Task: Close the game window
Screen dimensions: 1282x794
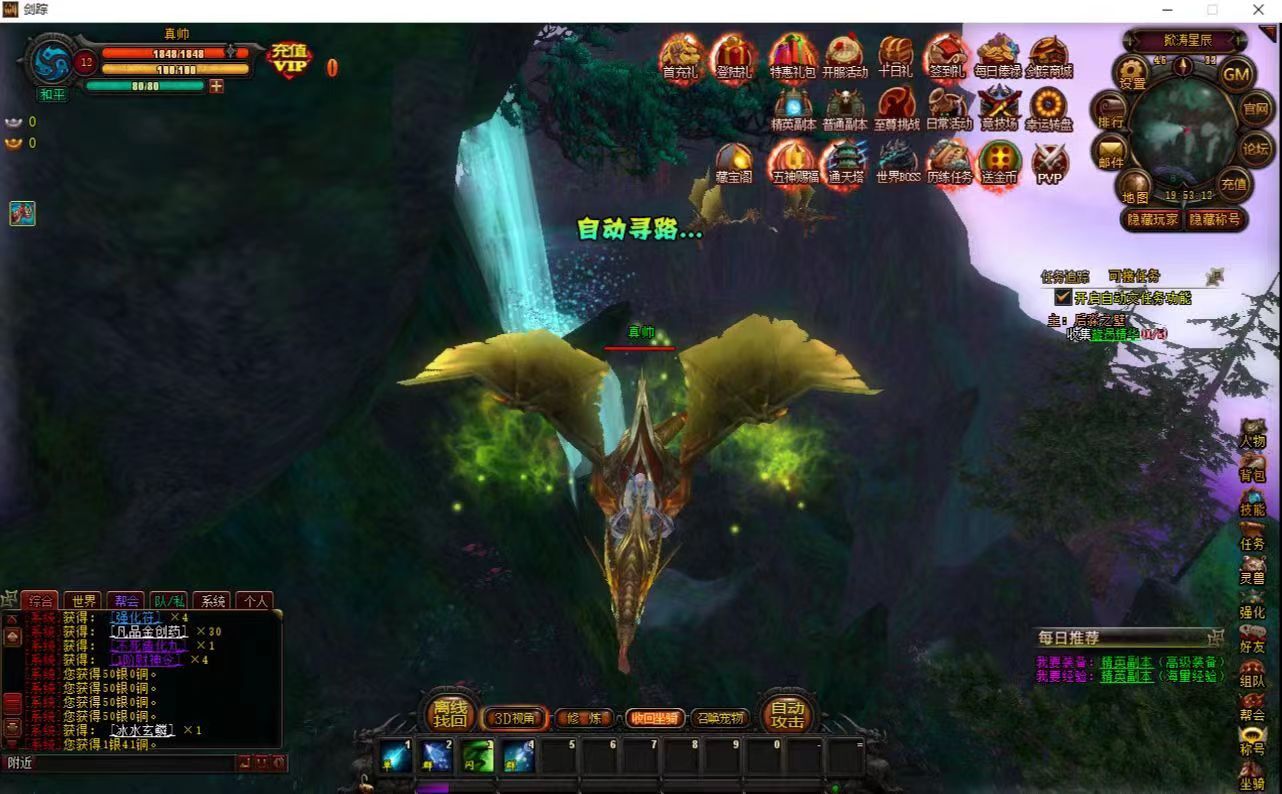Action: coord(1259,10)
